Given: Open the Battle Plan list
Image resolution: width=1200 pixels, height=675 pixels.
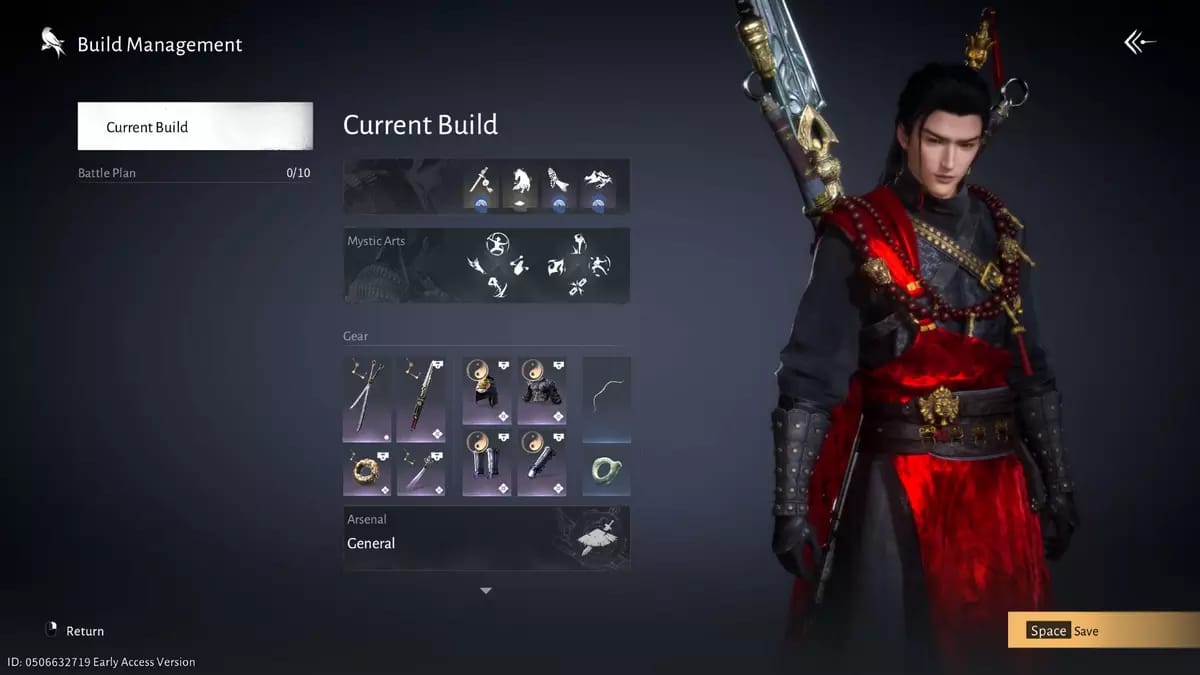Looking at the screenshot, I should [x=195, y=173].
